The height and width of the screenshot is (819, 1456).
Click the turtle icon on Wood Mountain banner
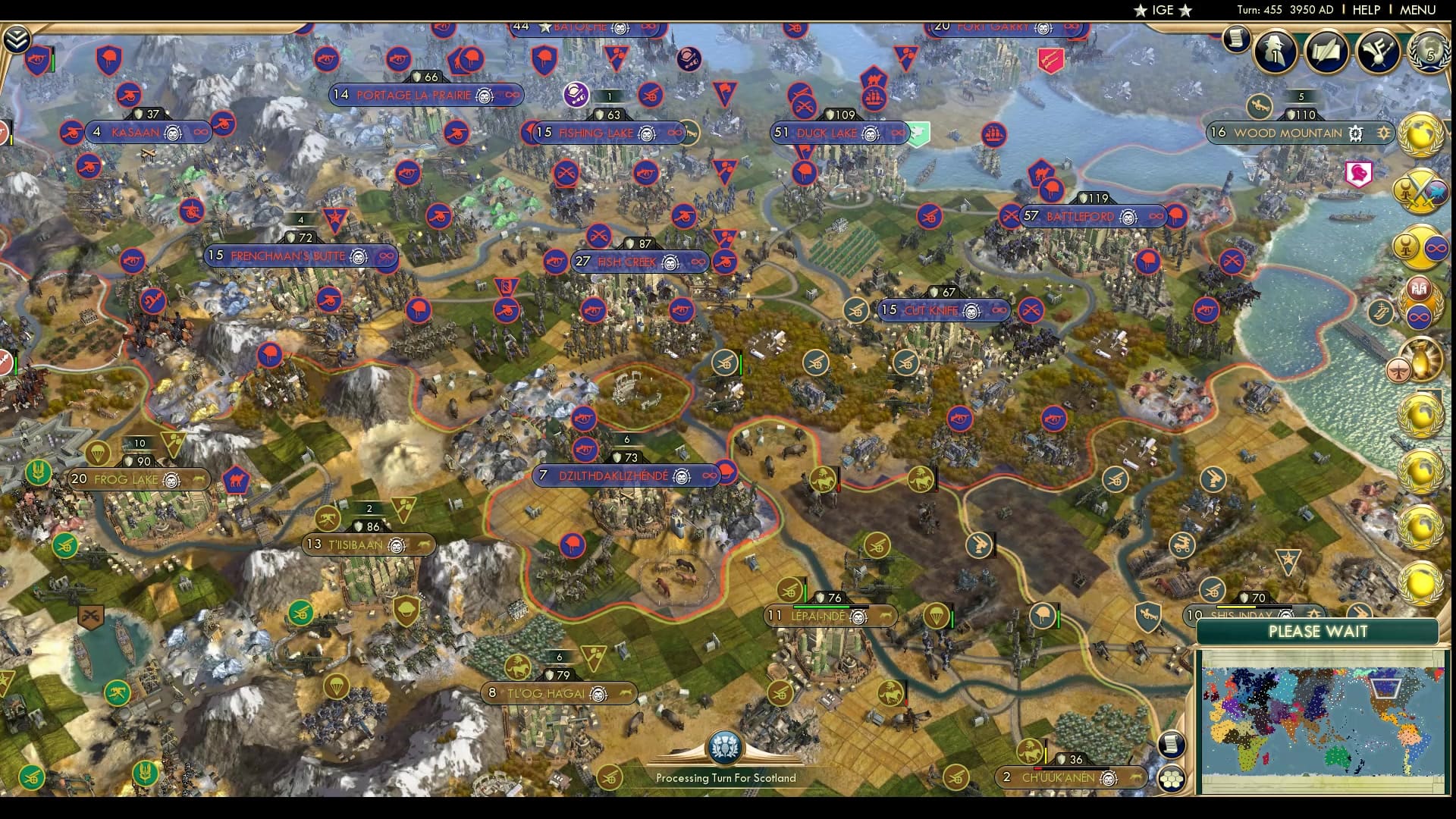[x=1355, y=134]
